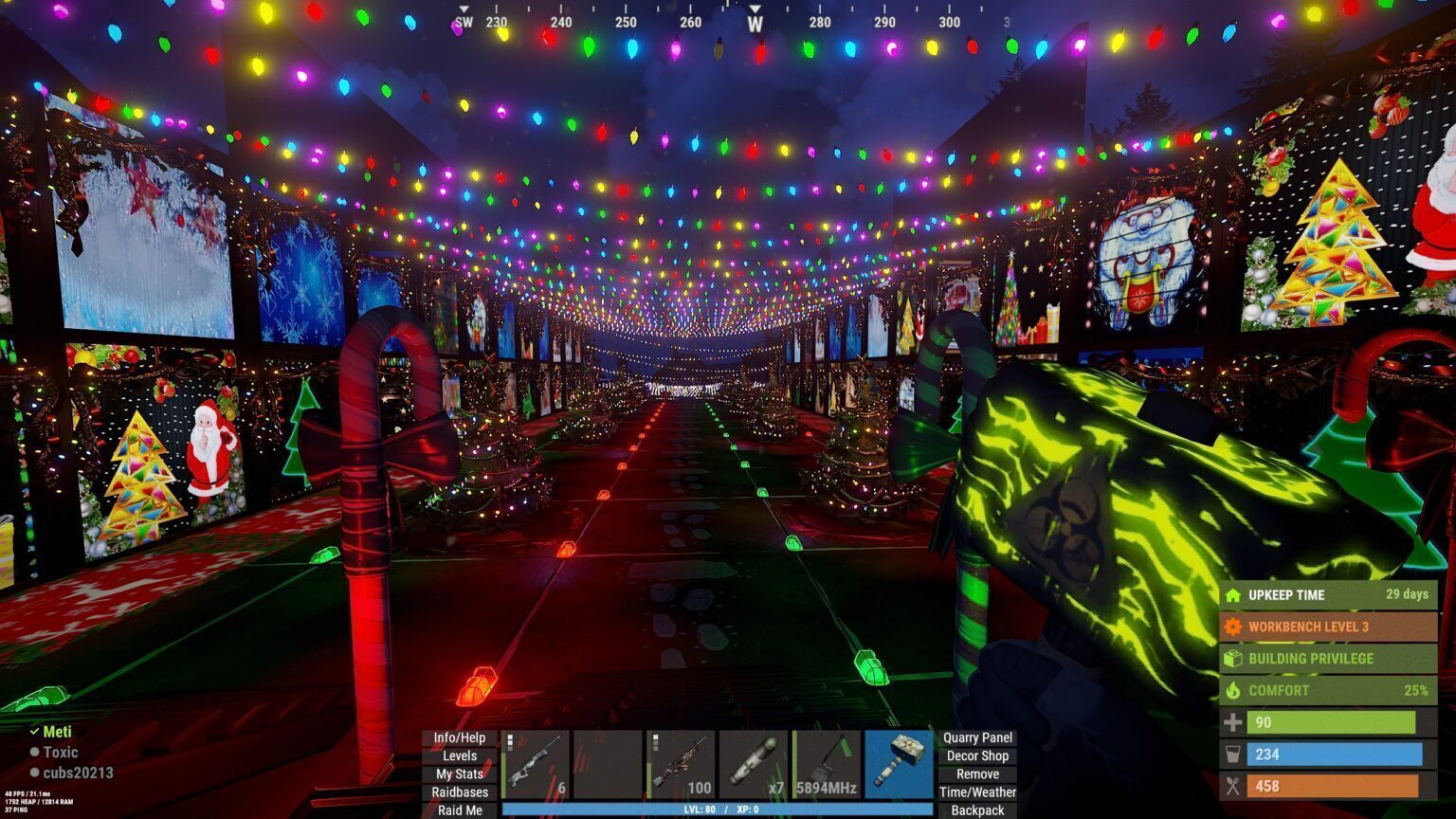Viewport: 1456px width, 819px height.
Task: Click the health cross icon
Action: click(1233, 722)
